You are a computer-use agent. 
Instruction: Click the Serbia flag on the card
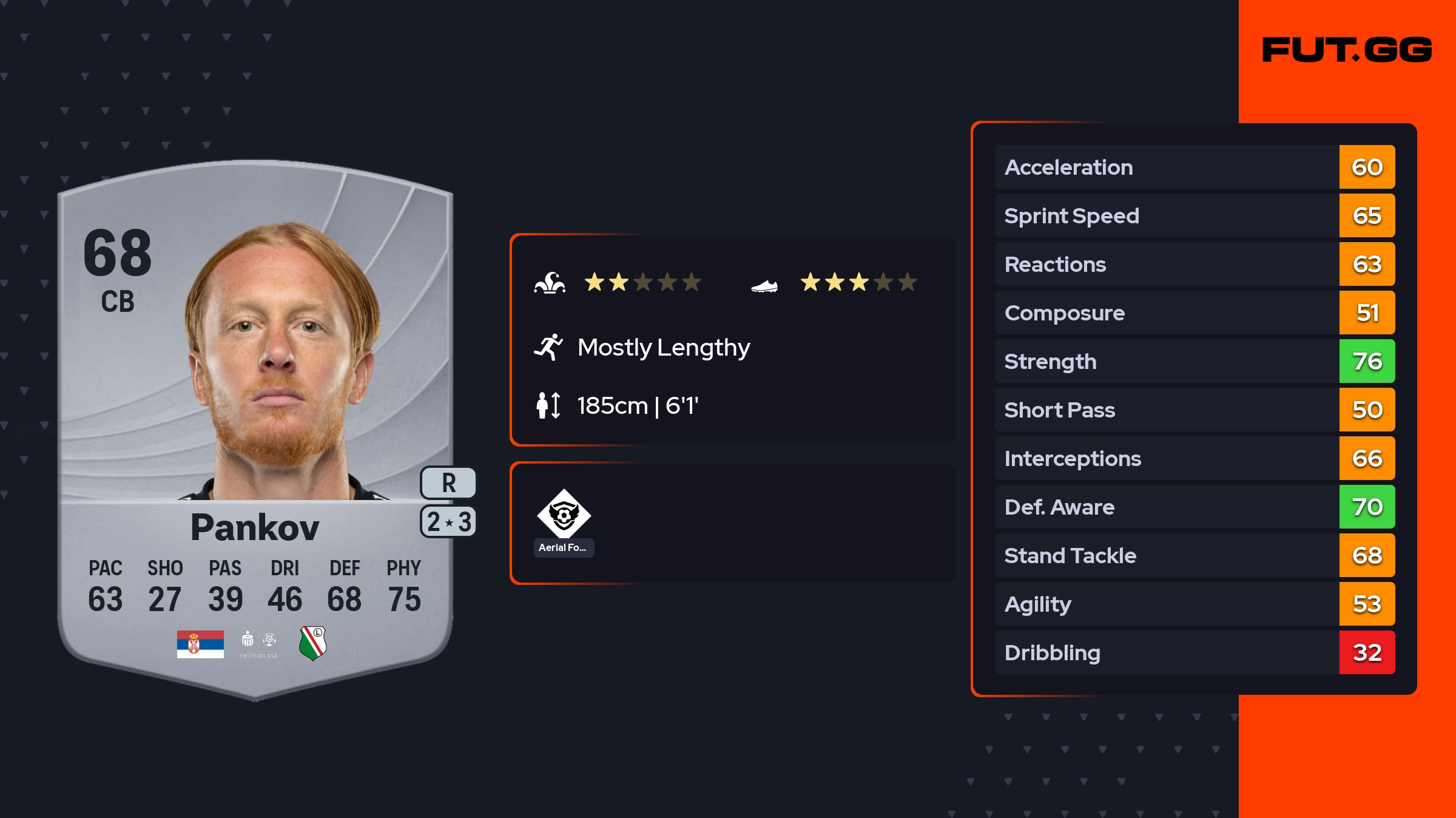click(200, 644)
